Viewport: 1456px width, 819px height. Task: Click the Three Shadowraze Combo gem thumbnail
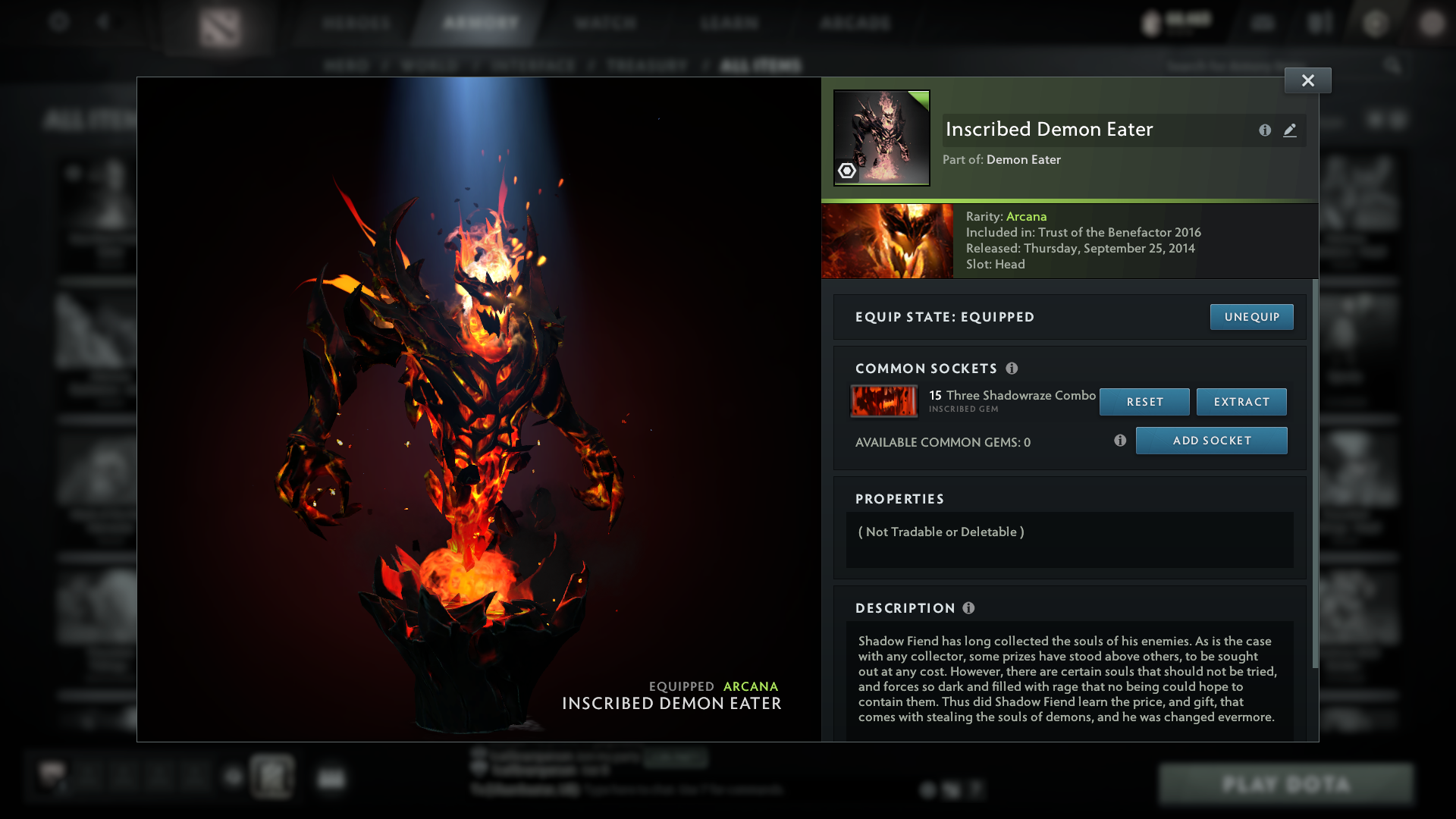pyautogui.click(x=883, y=401)
